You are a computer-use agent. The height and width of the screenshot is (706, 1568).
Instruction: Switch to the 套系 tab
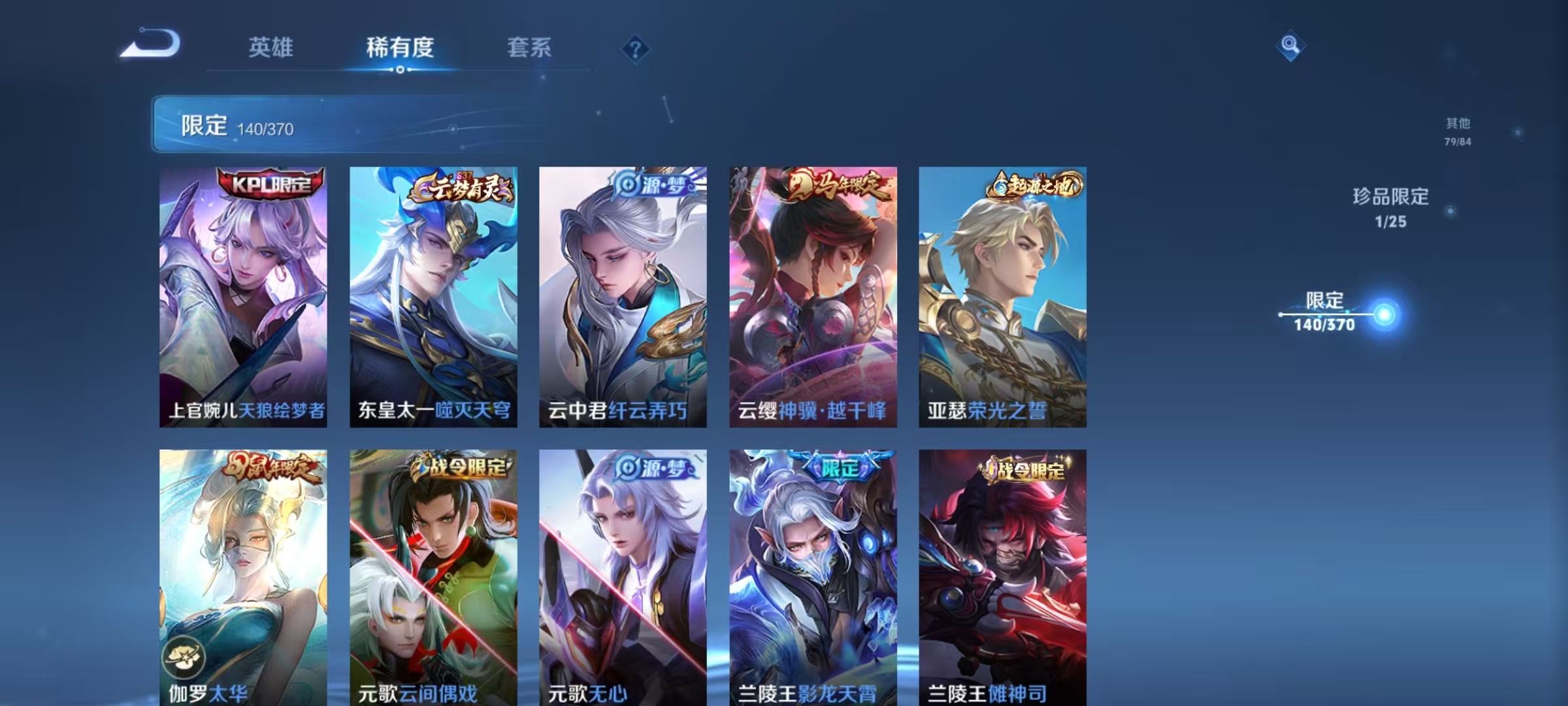(529, 47)
